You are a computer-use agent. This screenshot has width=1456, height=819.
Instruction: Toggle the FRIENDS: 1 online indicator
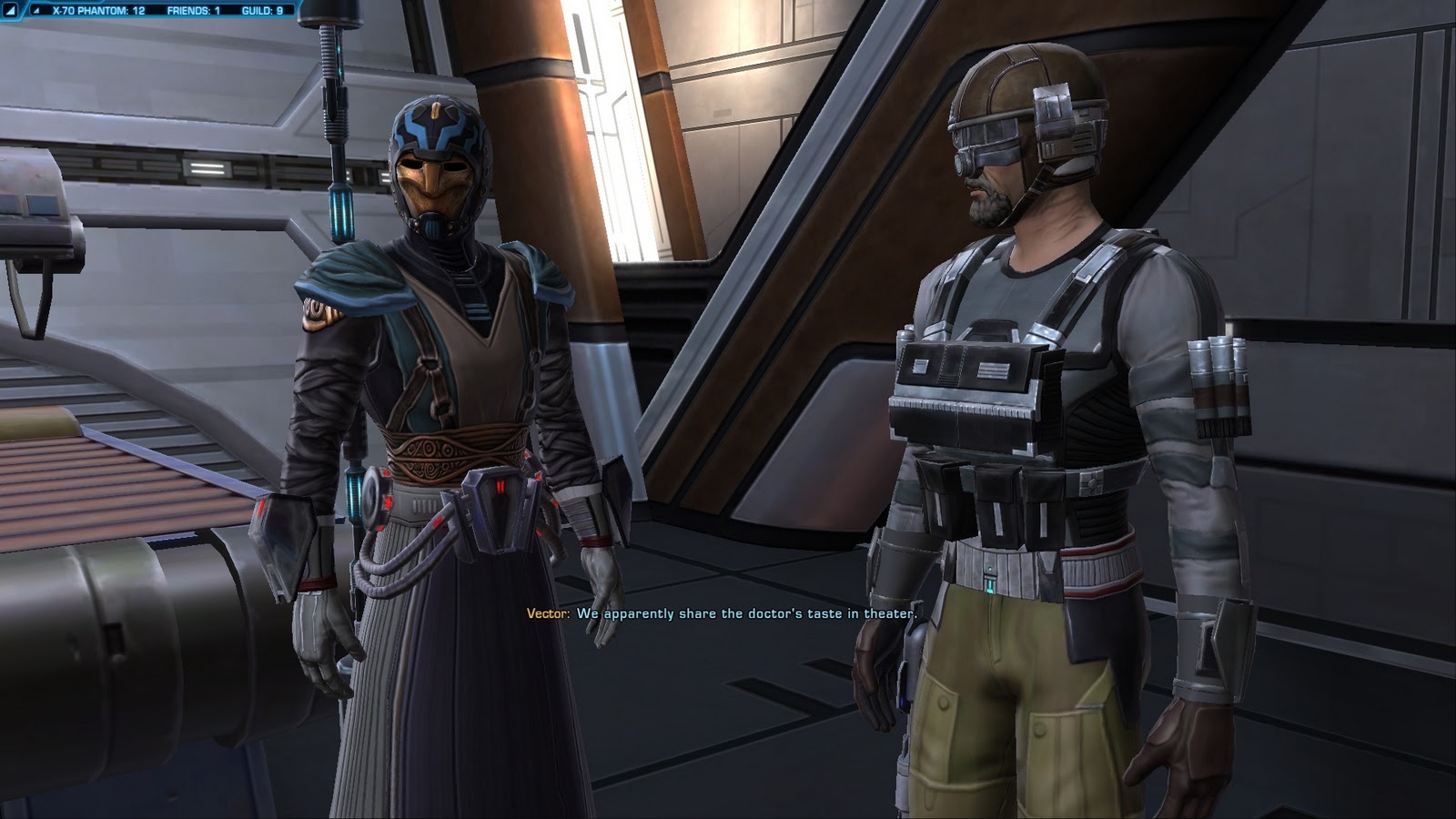(x=193, y=11)
